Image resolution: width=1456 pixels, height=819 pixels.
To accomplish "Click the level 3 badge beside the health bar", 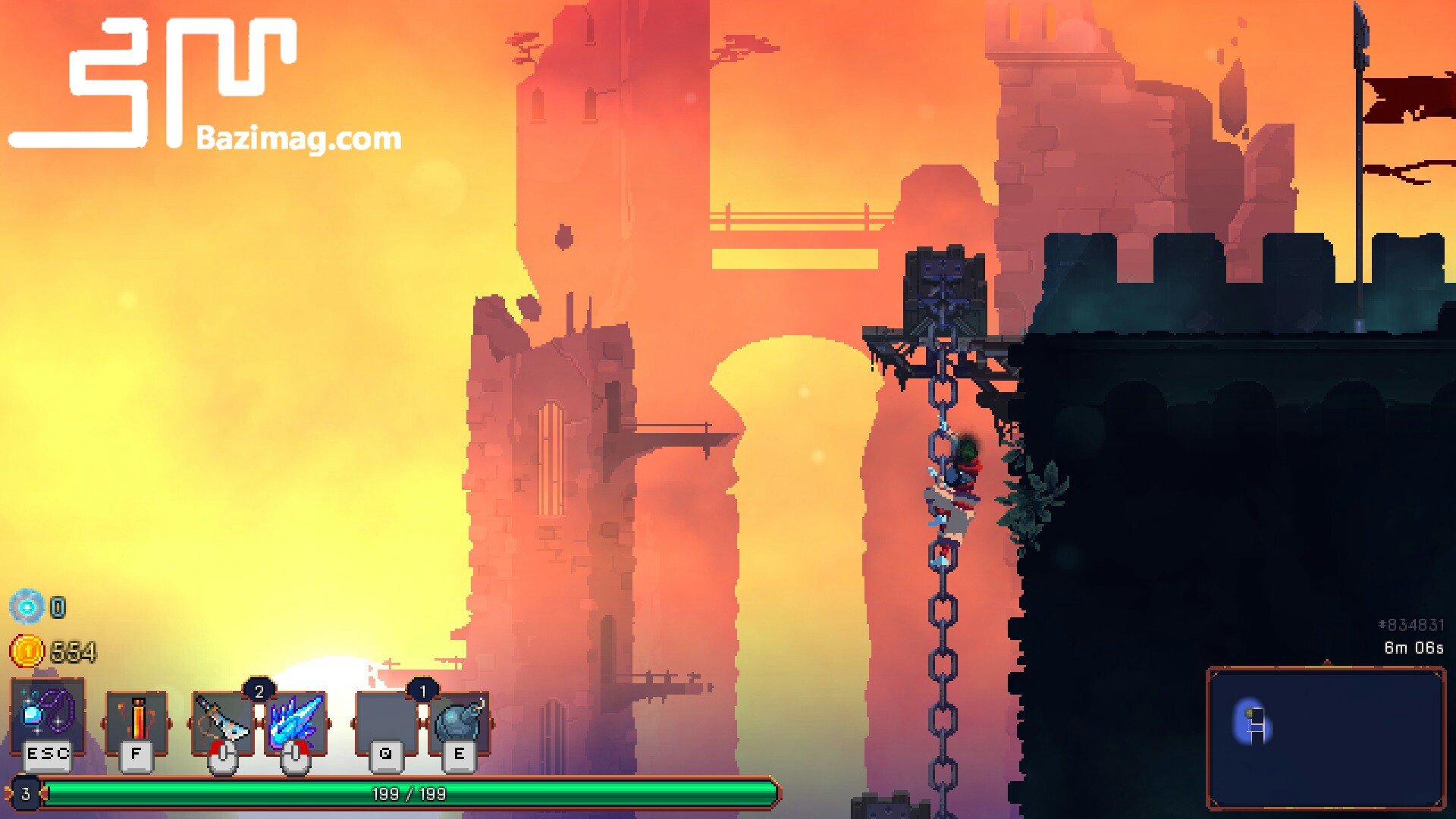I will tap(25, 793).
